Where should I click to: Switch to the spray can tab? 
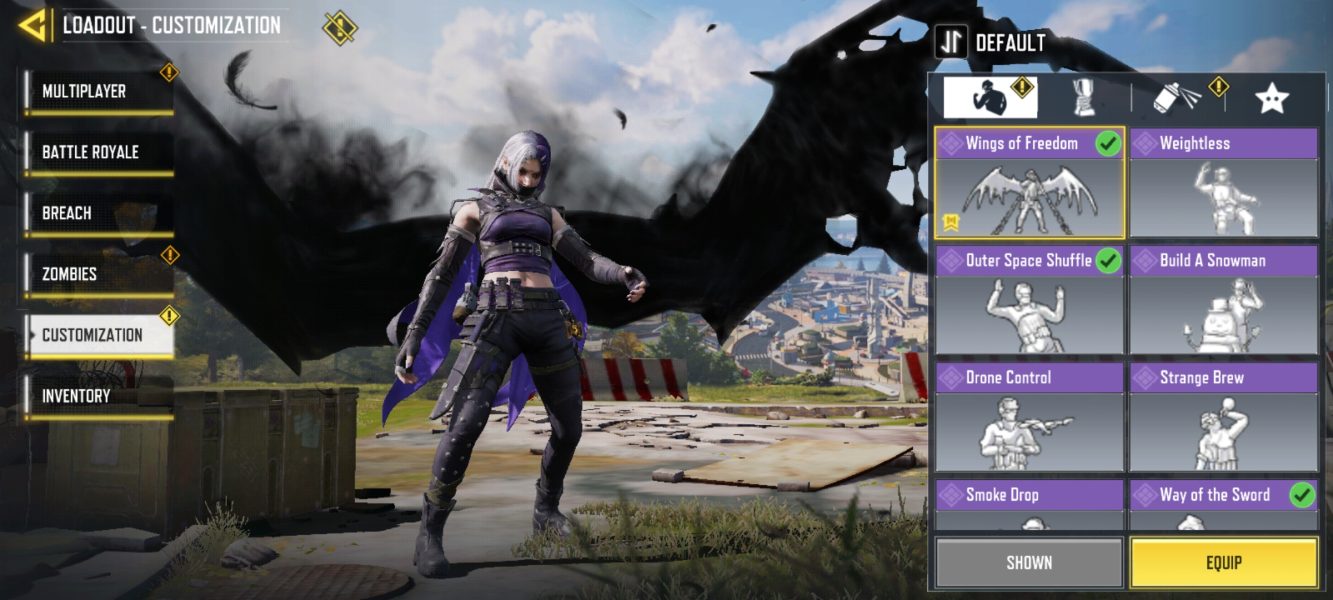pos(1178,97)
